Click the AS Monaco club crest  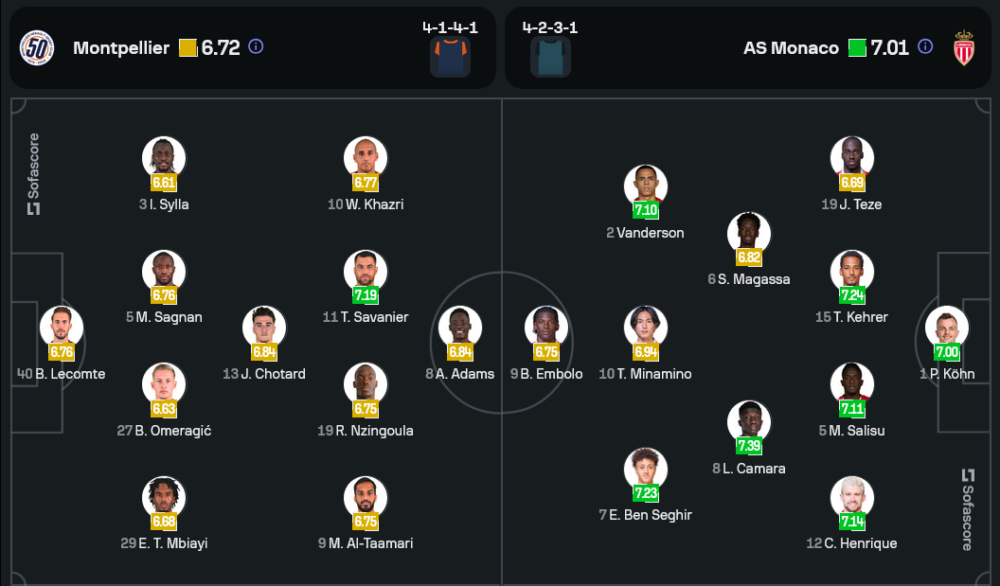click(964, 48)
